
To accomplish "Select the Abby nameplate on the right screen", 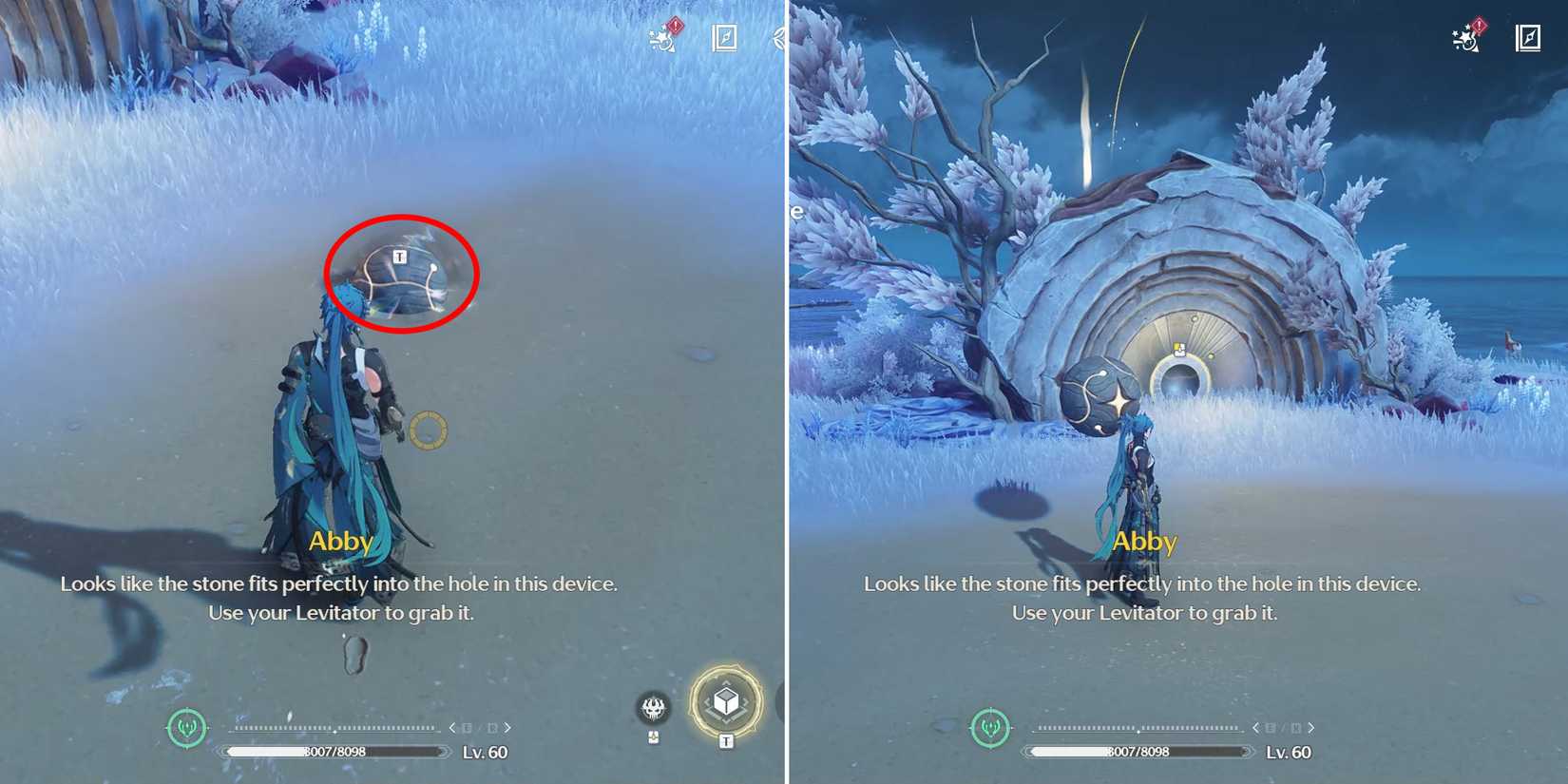I will (x=1142, y=541).
